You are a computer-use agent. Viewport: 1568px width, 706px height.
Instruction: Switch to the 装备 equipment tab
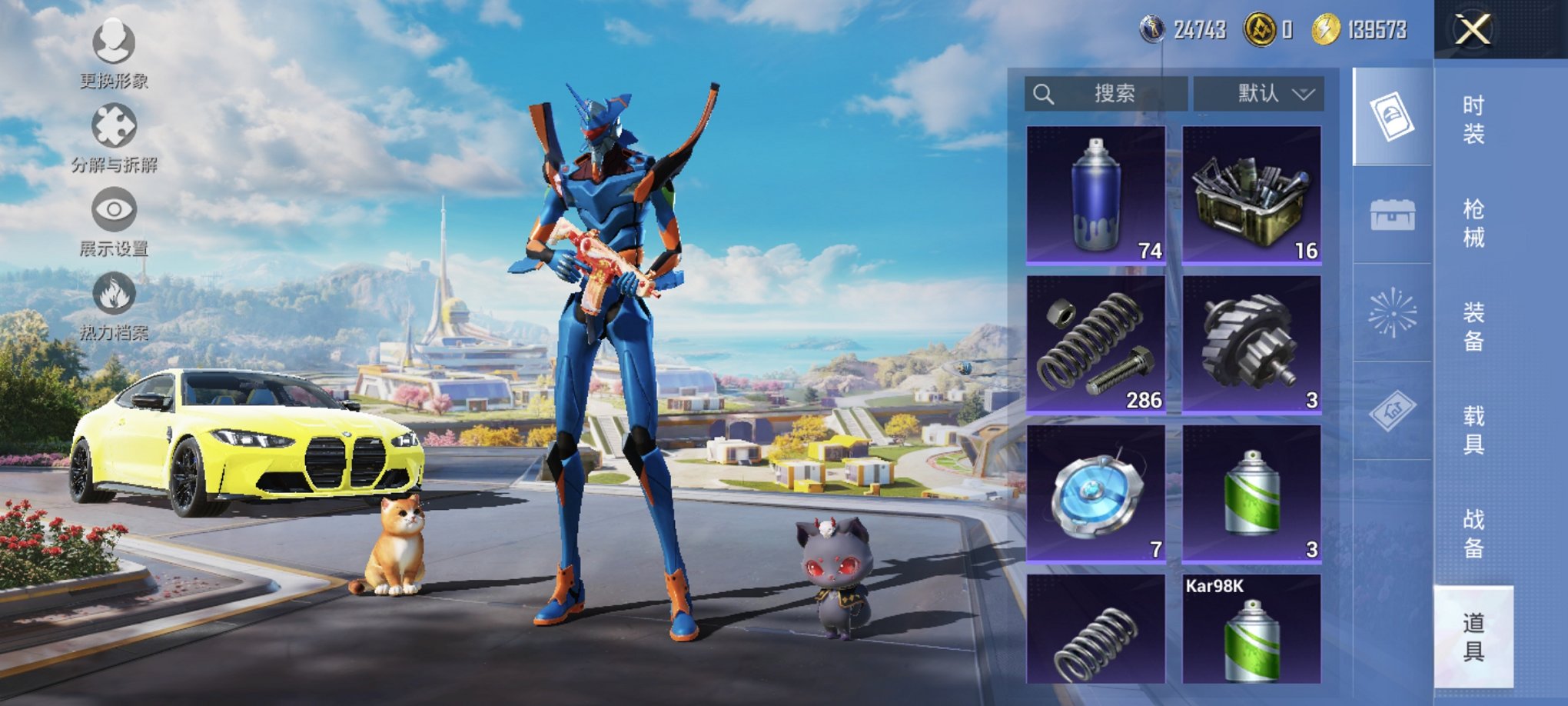[x=1473, y=327]
